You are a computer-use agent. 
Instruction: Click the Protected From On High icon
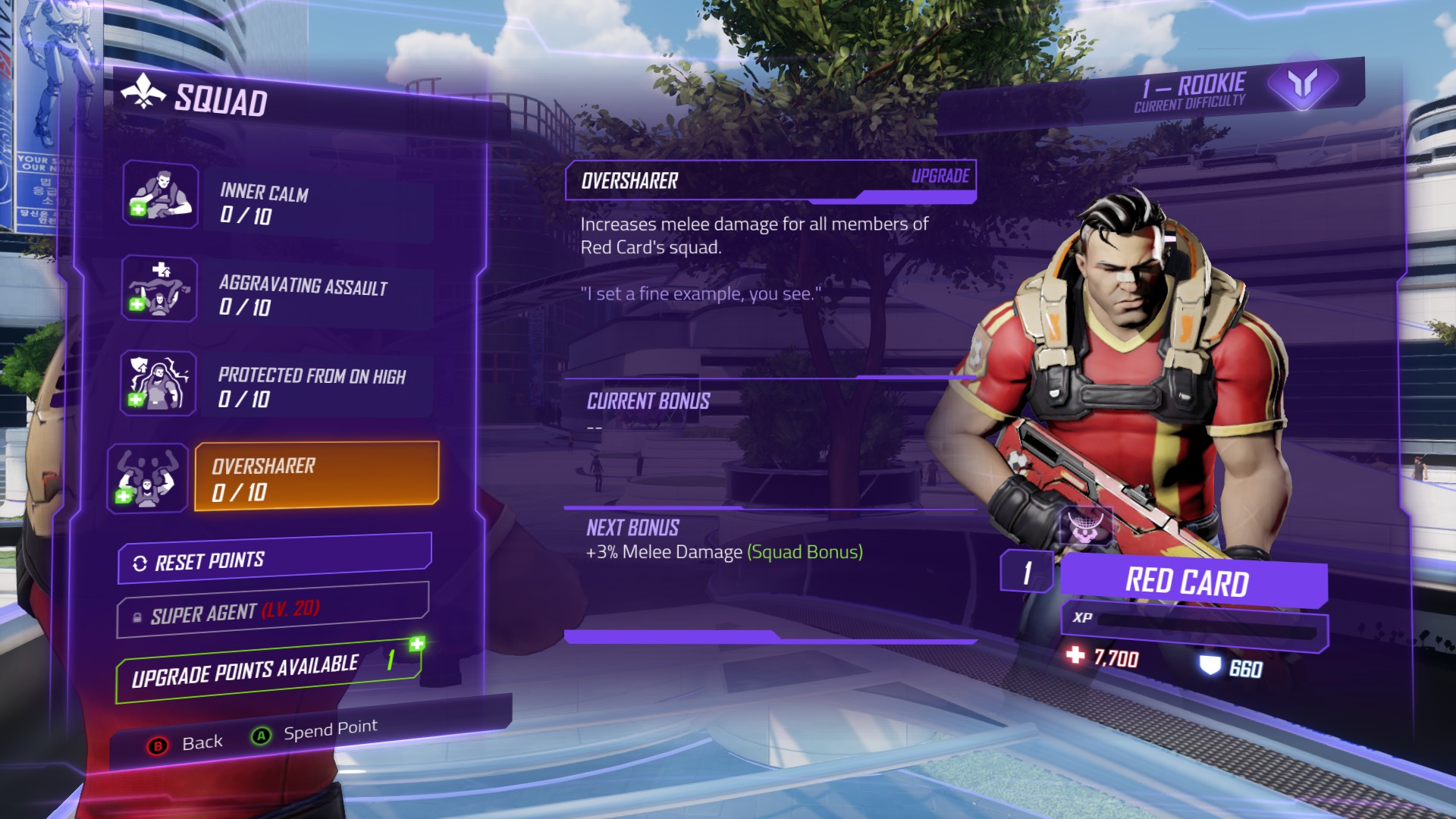pos(158,383)
